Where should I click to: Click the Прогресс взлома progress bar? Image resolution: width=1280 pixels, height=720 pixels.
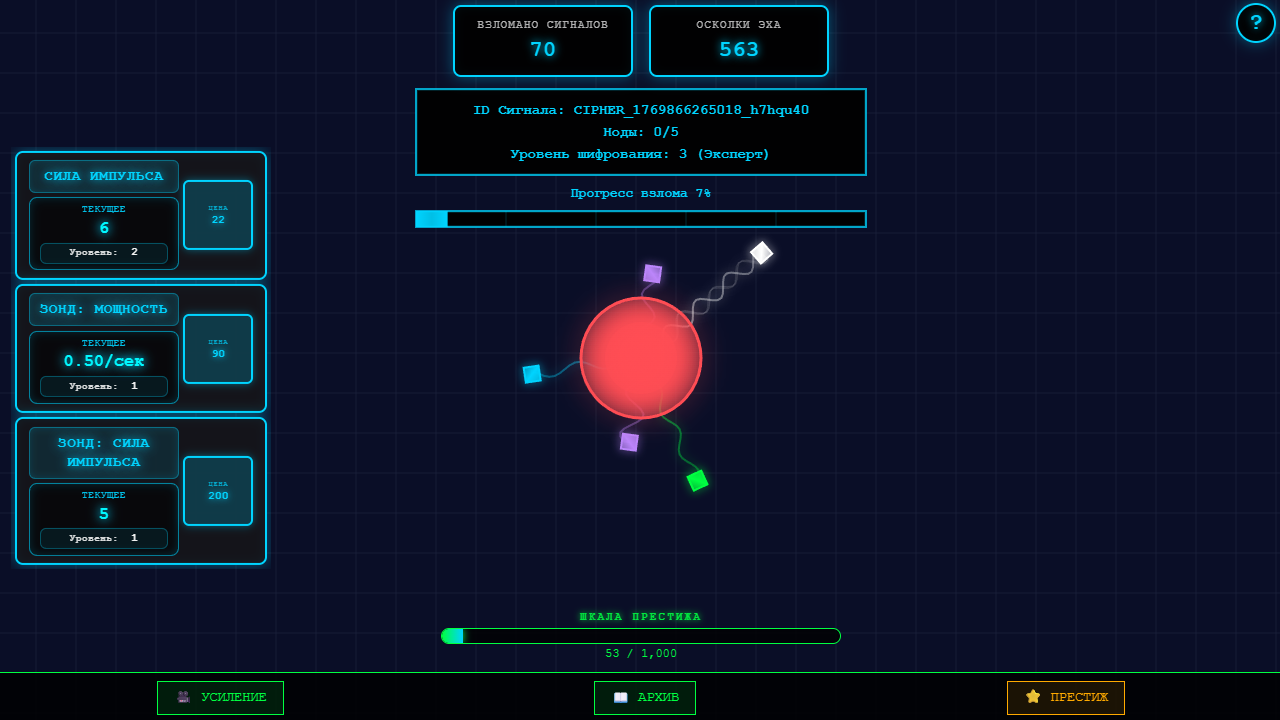[x=641, y=218]
